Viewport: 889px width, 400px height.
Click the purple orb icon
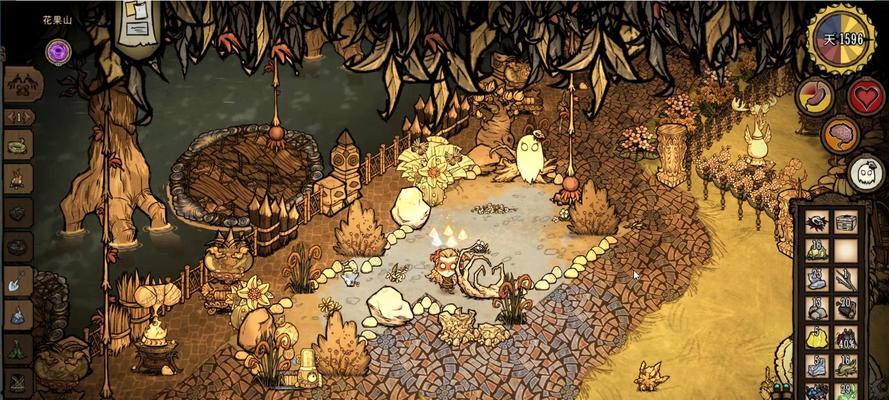click(58, 49)
